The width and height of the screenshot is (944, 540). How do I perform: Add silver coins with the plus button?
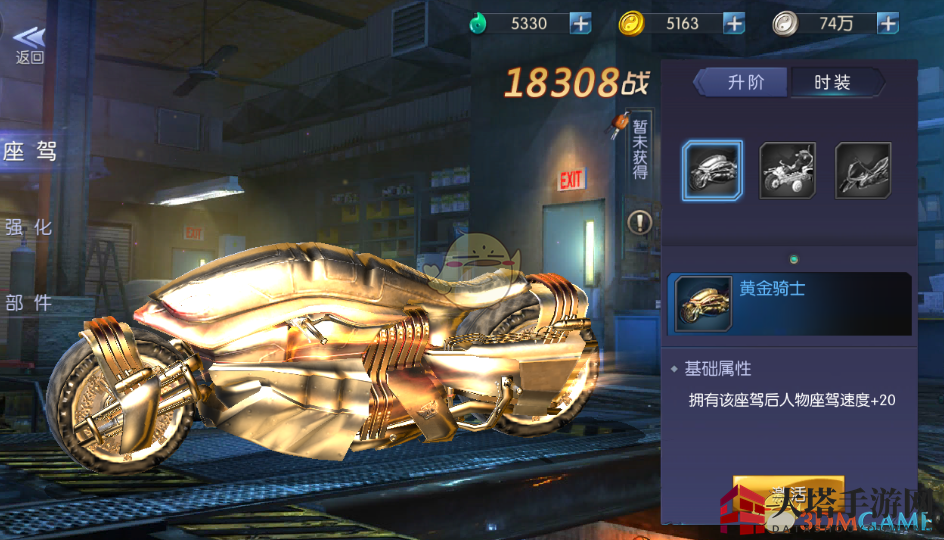[x=887, y=23]
